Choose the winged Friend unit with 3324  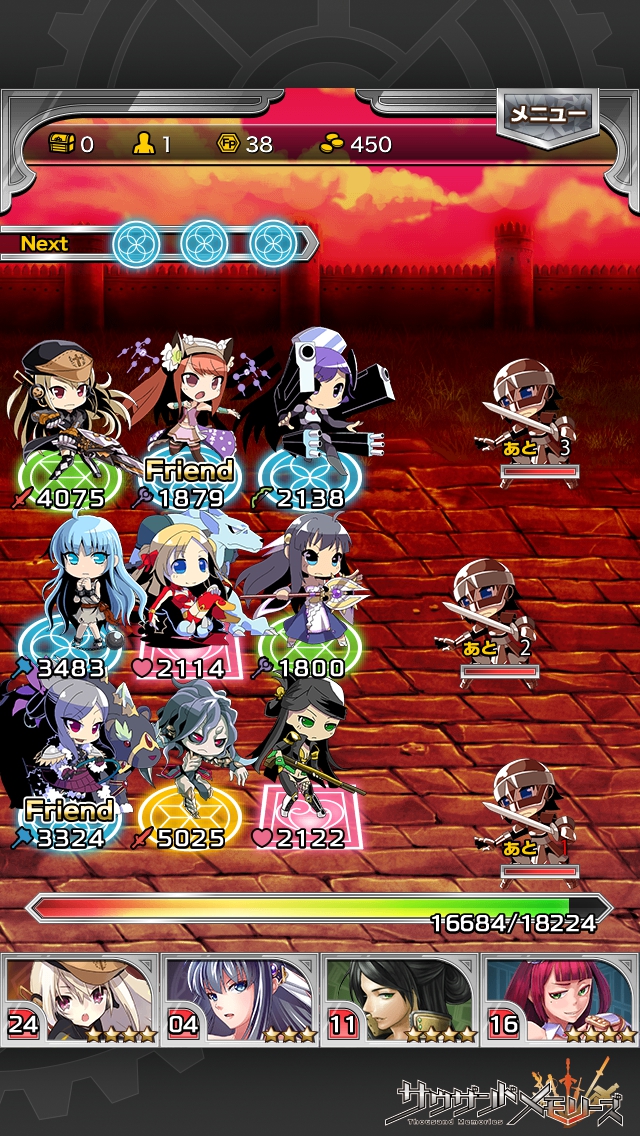(65, 760)
